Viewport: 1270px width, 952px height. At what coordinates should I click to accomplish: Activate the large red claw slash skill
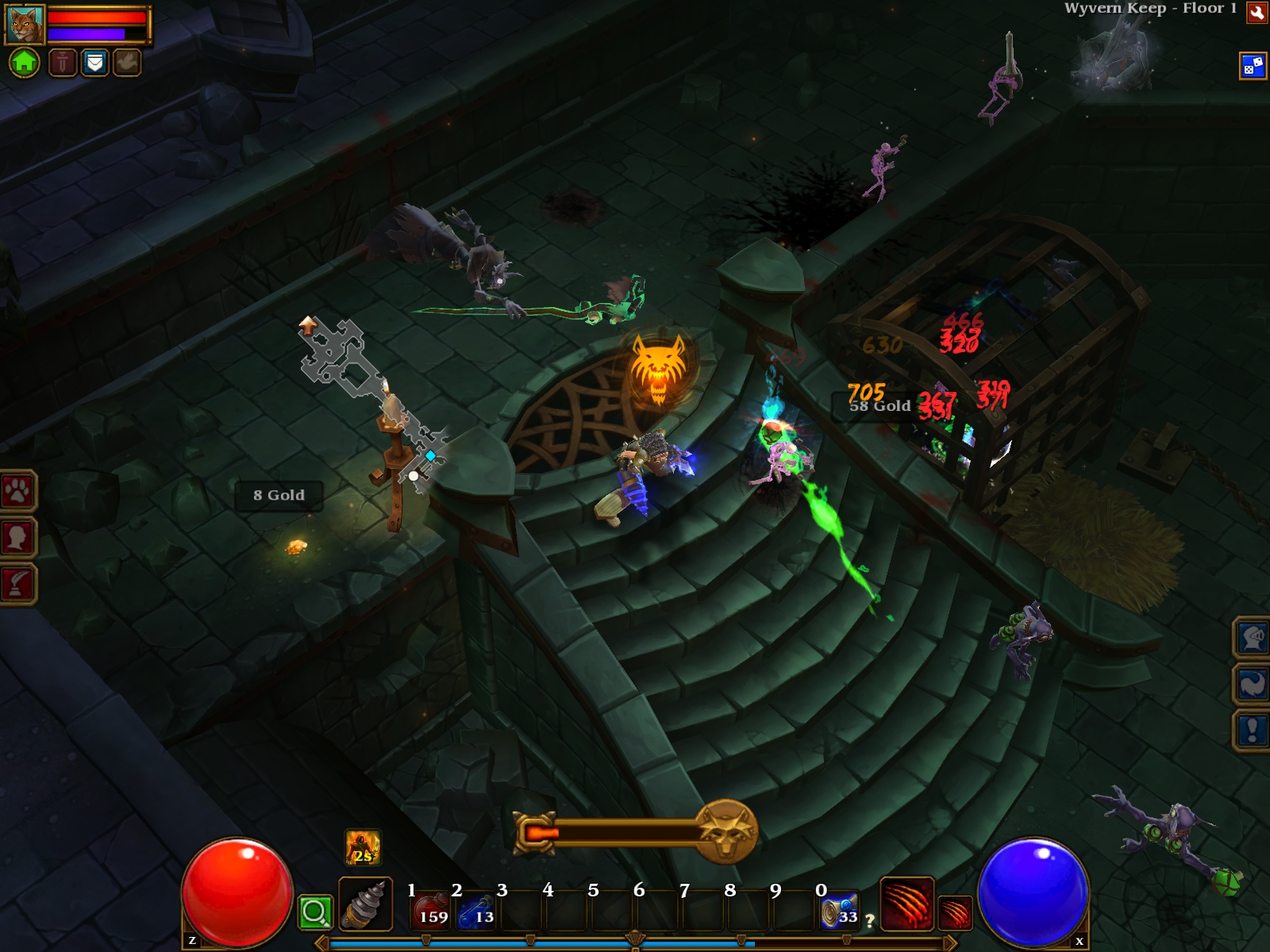[906, 904]
